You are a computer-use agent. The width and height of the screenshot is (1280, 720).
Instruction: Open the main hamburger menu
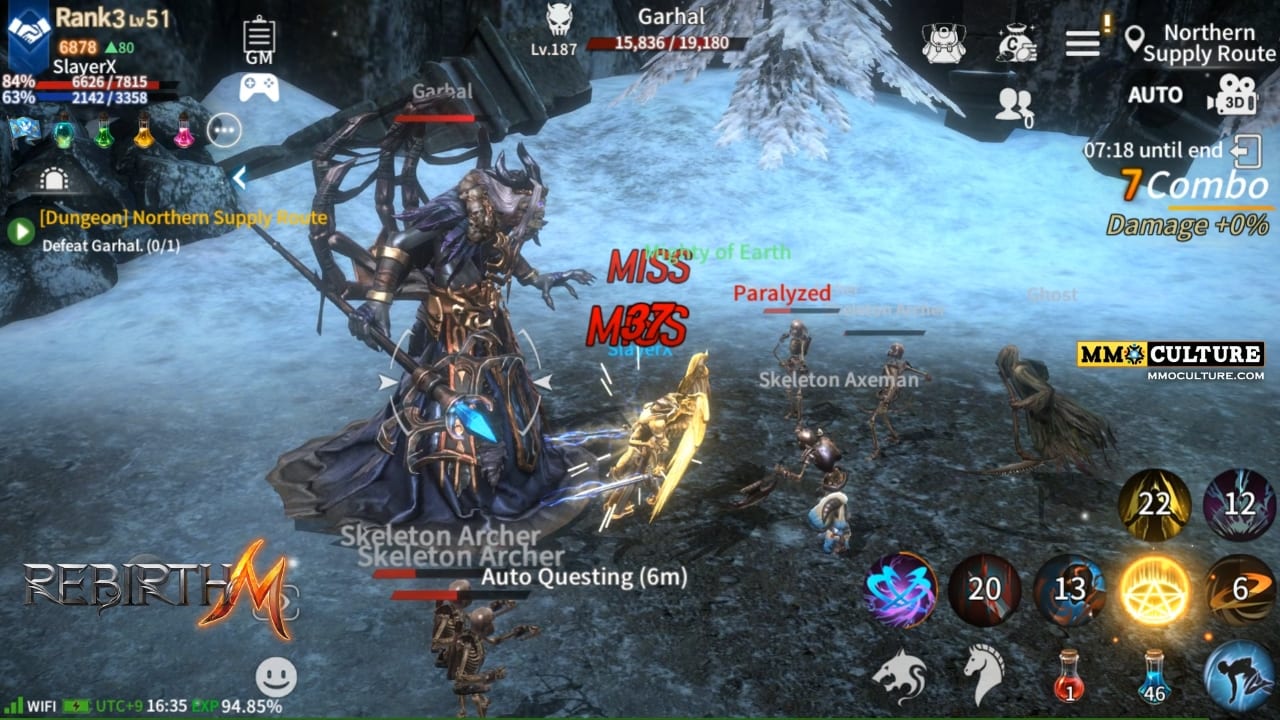pos(1083,43)
